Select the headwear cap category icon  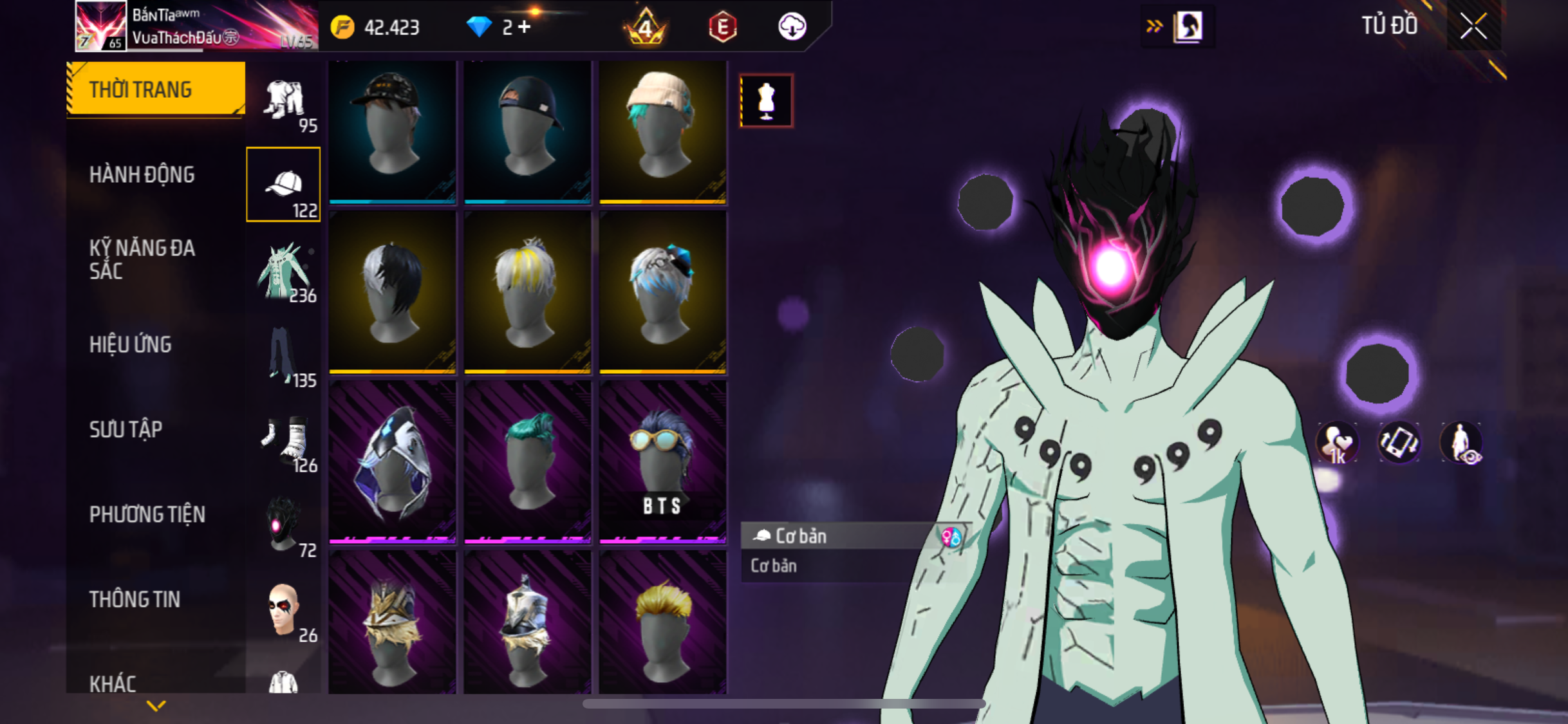[283, 185]
